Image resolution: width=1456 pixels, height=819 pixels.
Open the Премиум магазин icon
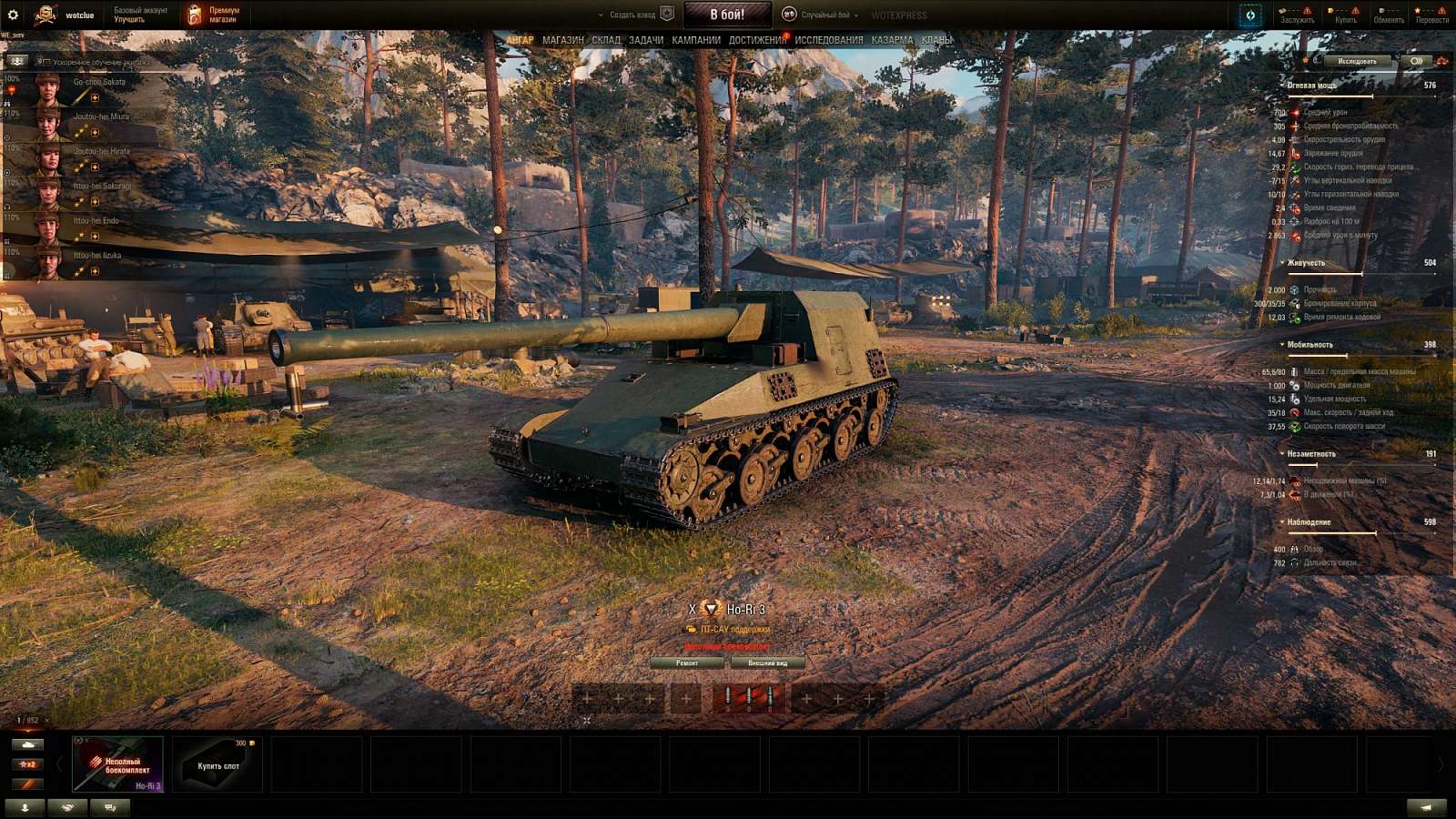[x=194, y=13]
